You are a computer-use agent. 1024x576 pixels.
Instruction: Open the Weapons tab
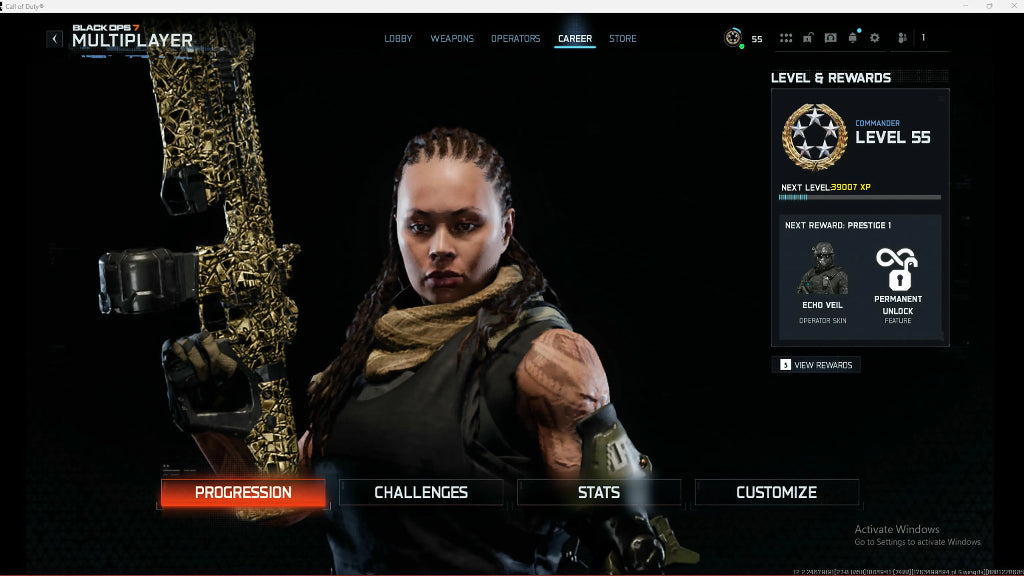[x=452, y=39]
